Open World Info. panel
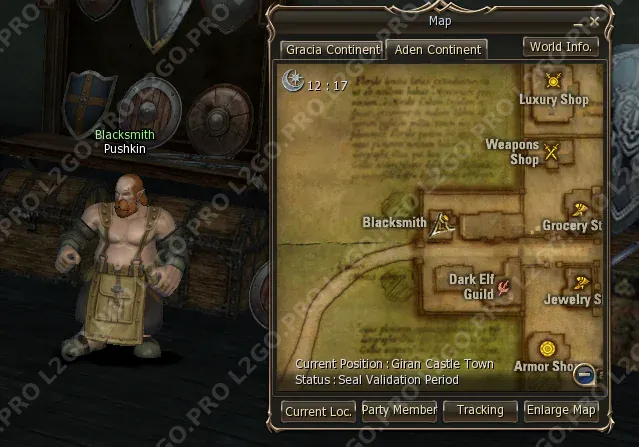 click(561, 46)
